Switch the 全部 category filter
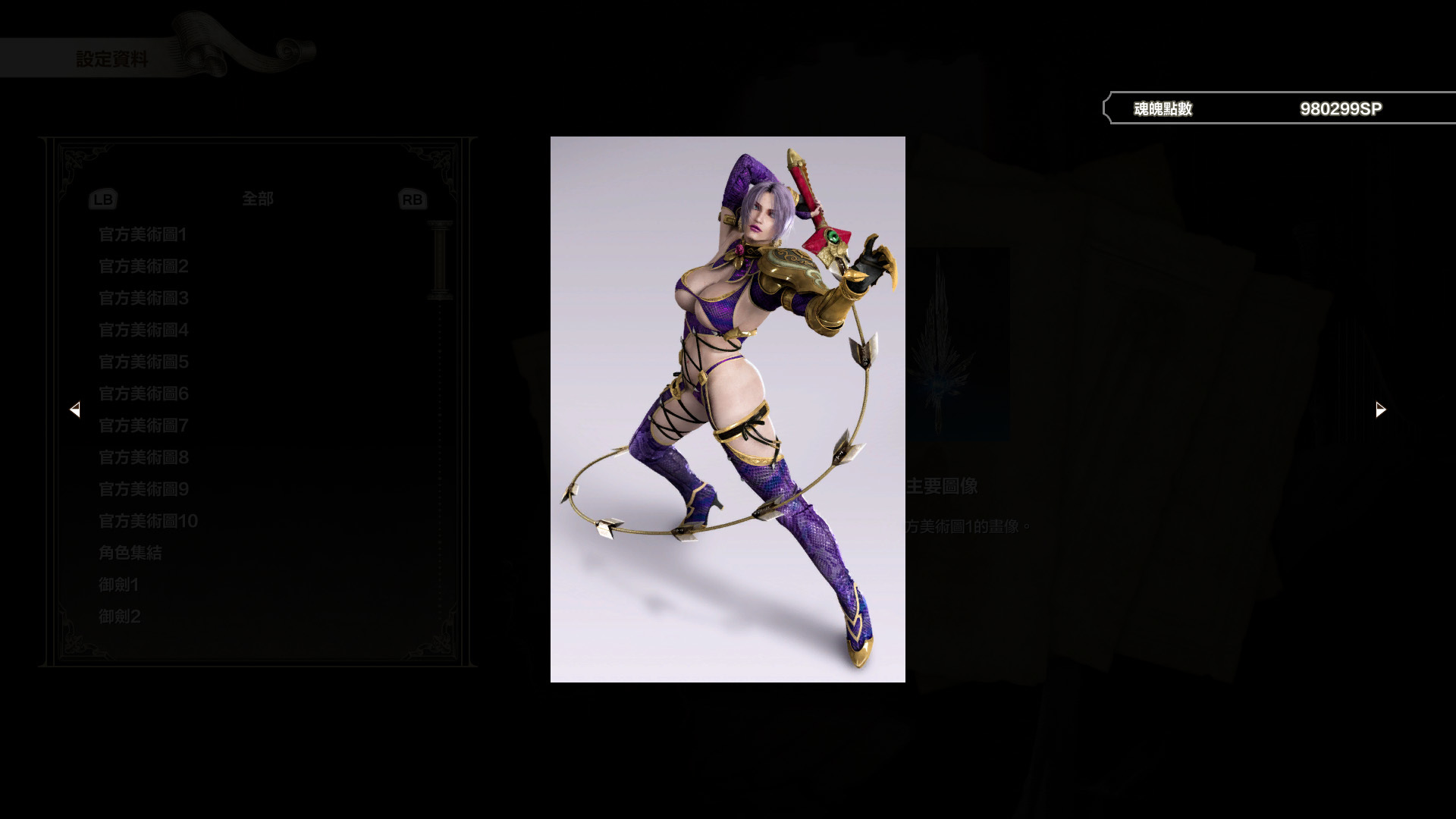The image size is (1456, 819). coord(256,199)
